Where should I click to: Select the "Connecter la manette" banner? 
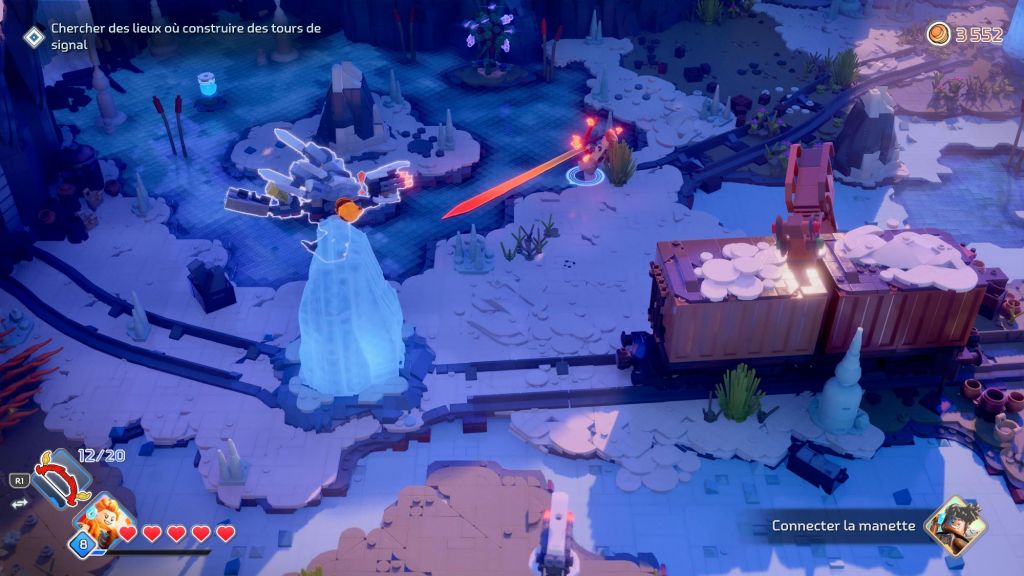click(x=843, y=526)
